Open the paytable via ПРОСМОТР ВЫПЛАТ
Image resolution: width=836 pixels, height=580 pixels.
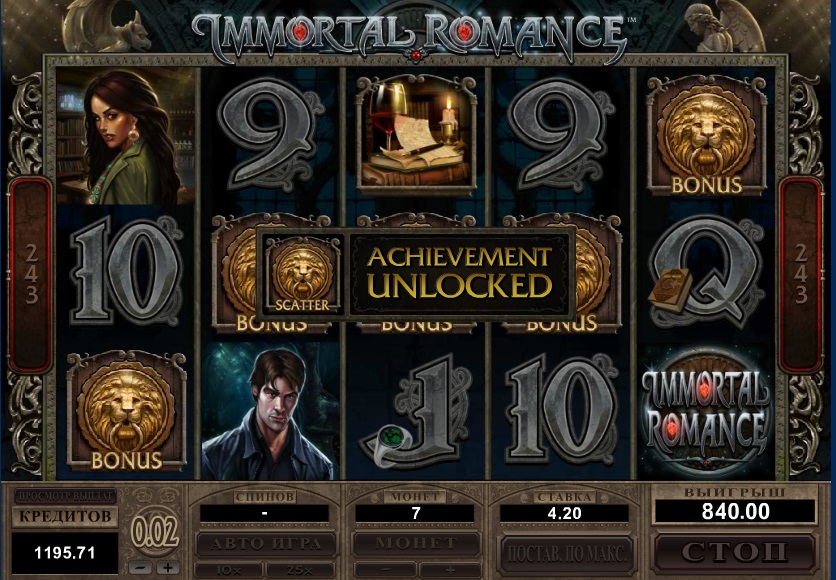[x=65, y=496]
